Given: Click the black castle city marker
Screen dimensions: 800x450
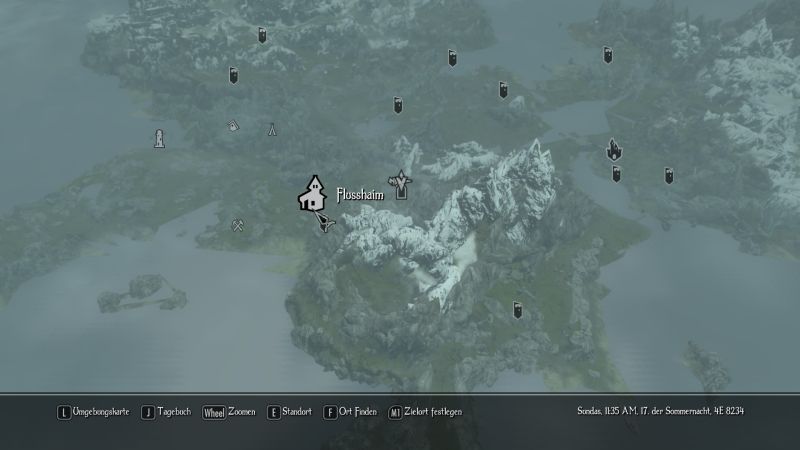Looking at the screenshot, I should click(613, 150).
